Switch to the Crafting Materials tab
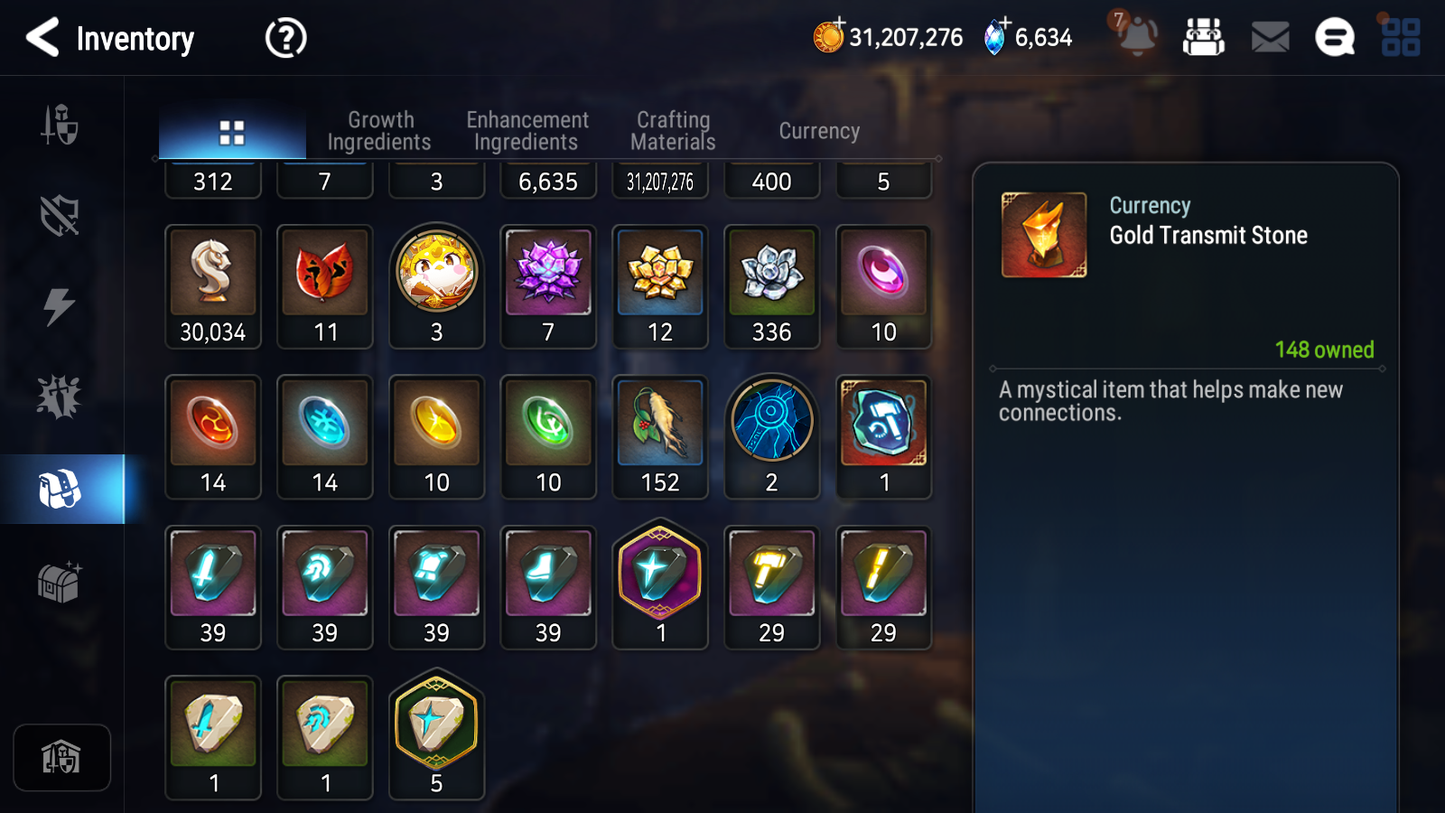Screen dimensions: 1445x813 (x=672, y=131)
